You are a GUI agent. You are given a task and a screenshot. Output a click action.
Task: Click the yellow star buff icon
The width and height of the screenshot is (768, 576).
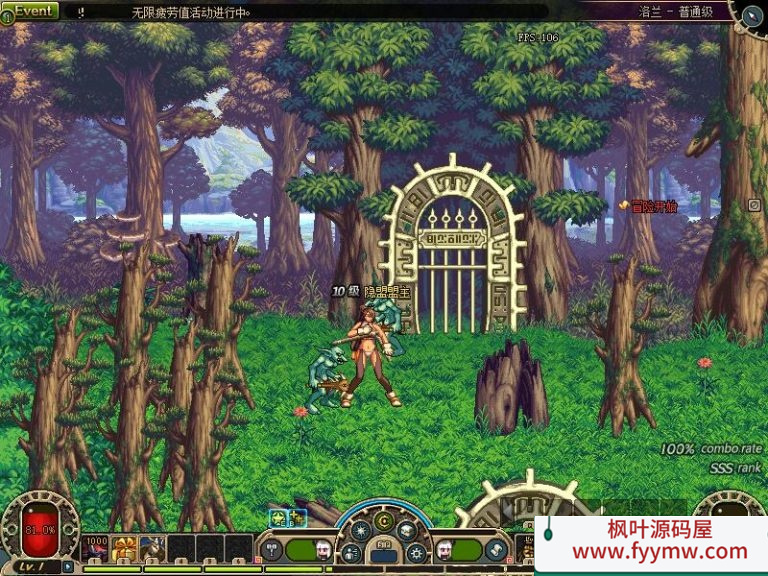[277, 517]
